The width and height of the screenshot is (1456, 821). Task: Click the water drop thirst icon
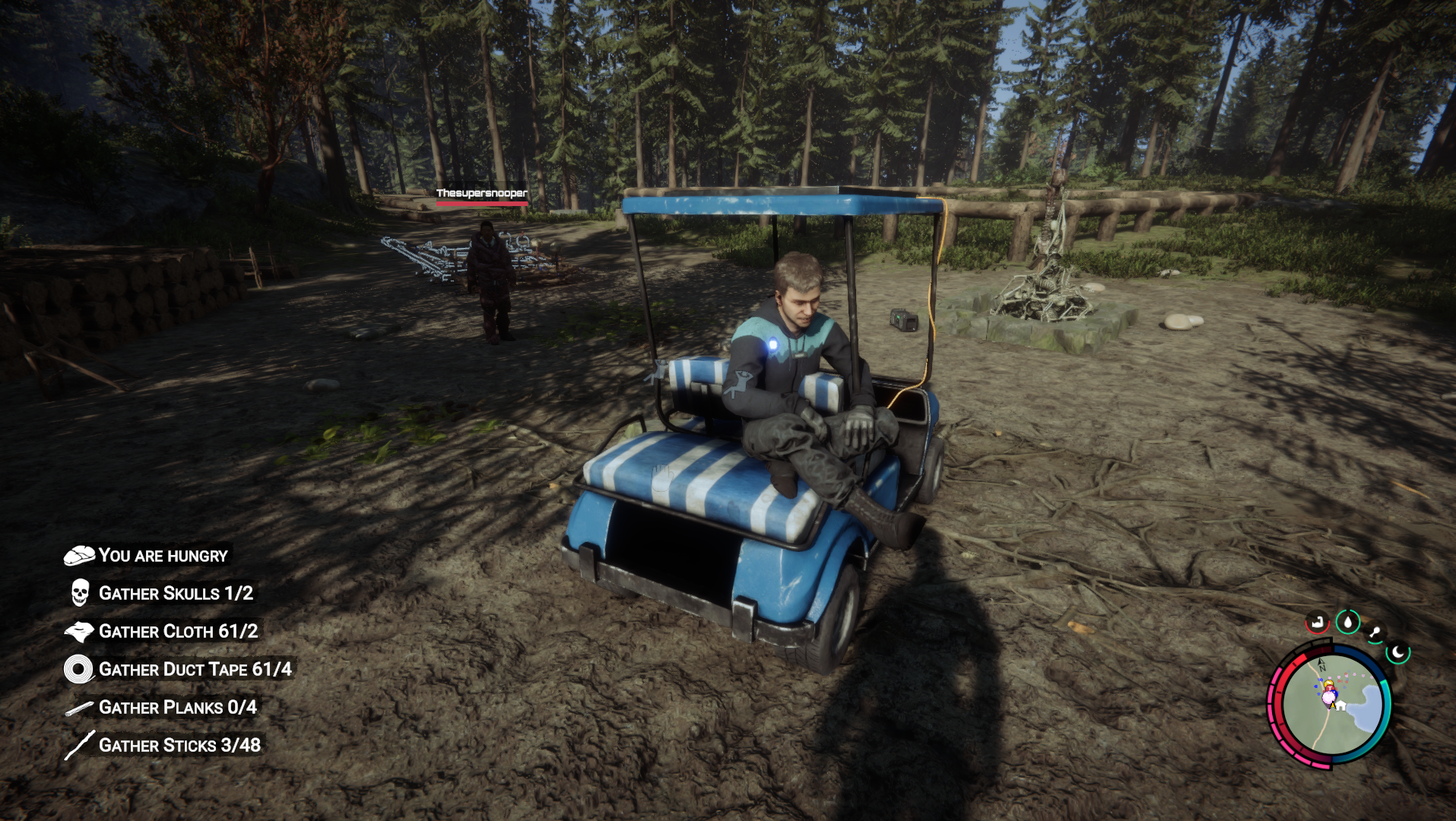1348,623
